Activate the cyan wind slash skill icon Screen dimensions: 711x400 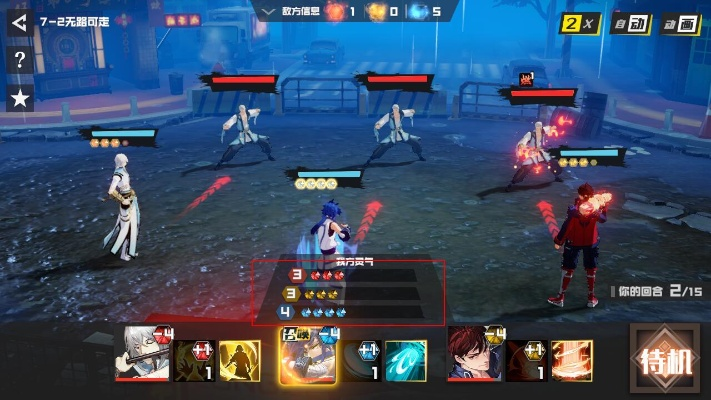point(405,361)
